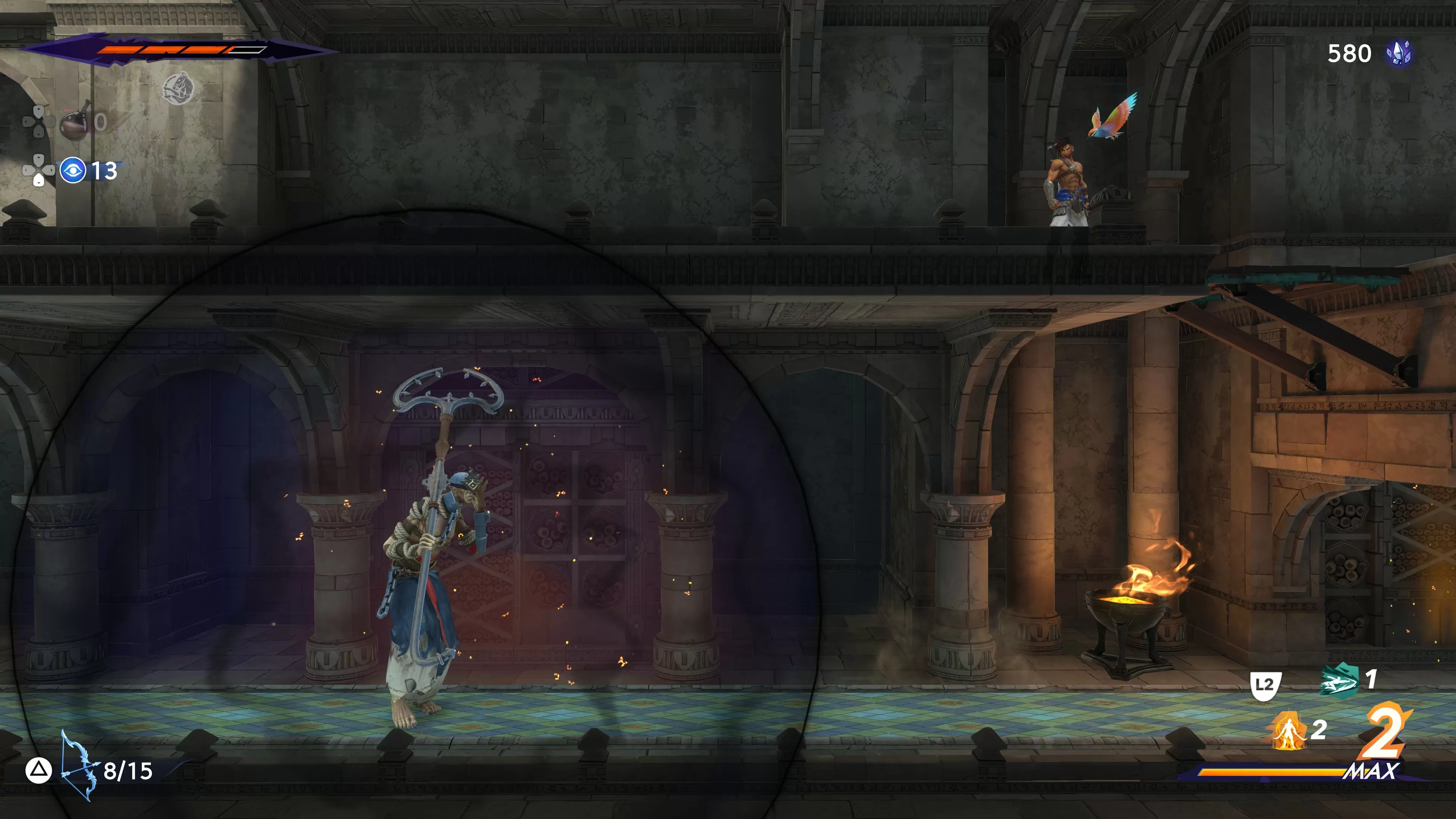Toggle the blue eye Memory Shard indicator
Image resolution: width=1456 pixels, height=819 pixels.
point(72,171)
